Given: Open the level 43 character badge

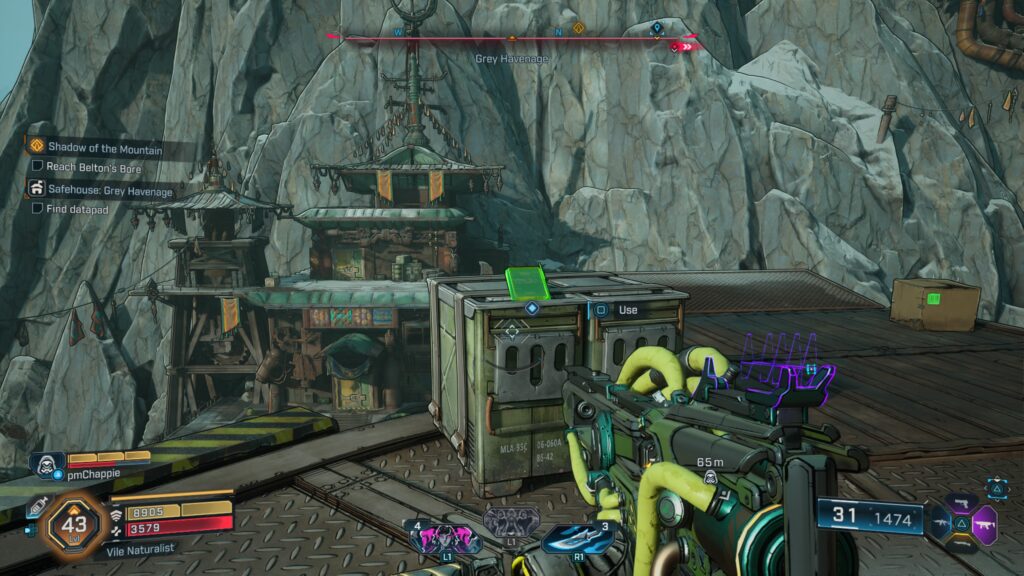Looking at the screenshot, I should click(x=74, y=522).
